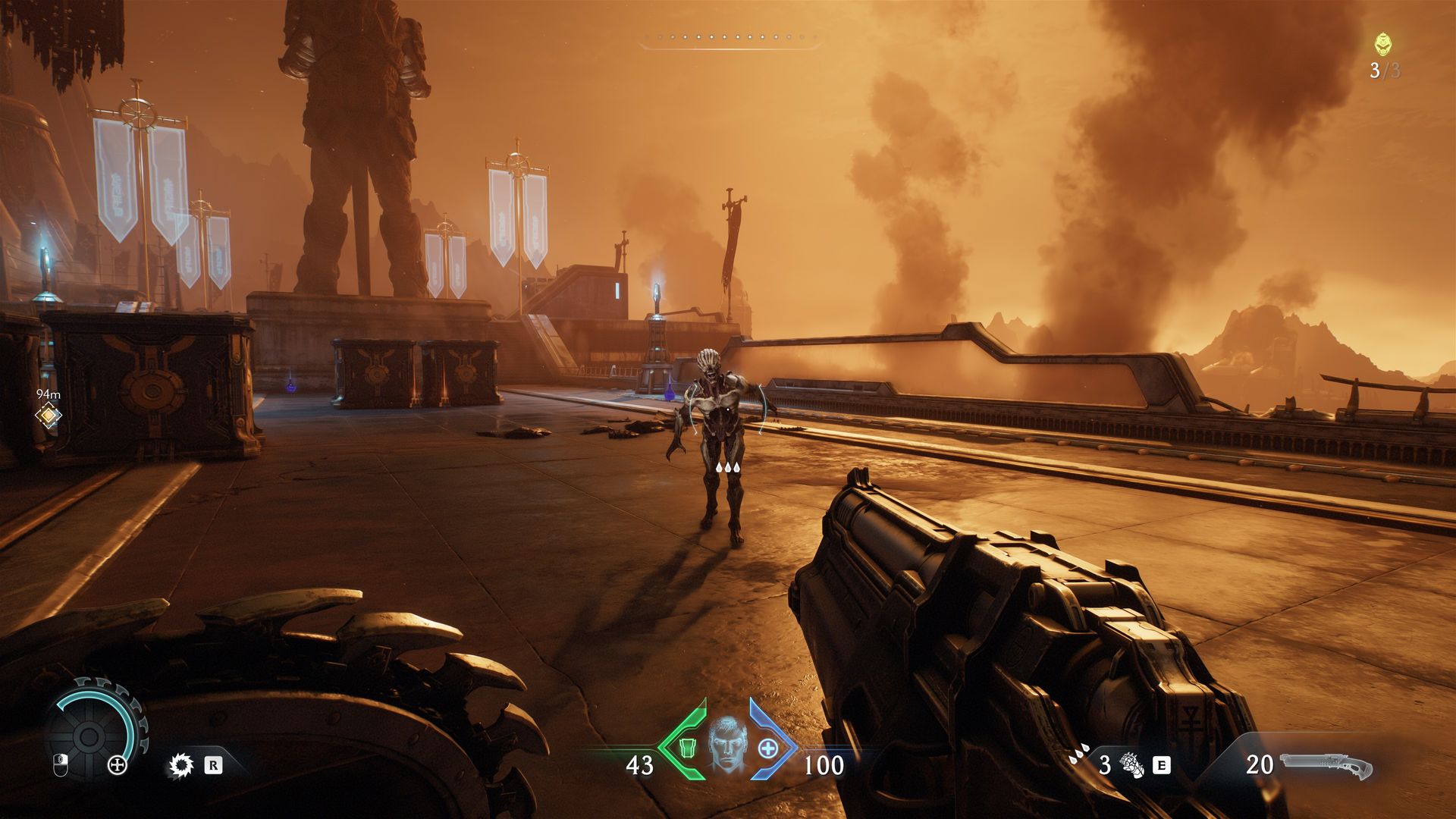Click the ammo count reading 20
The height and width of the screenshot is (819, 1456).
coord(1261,764)
